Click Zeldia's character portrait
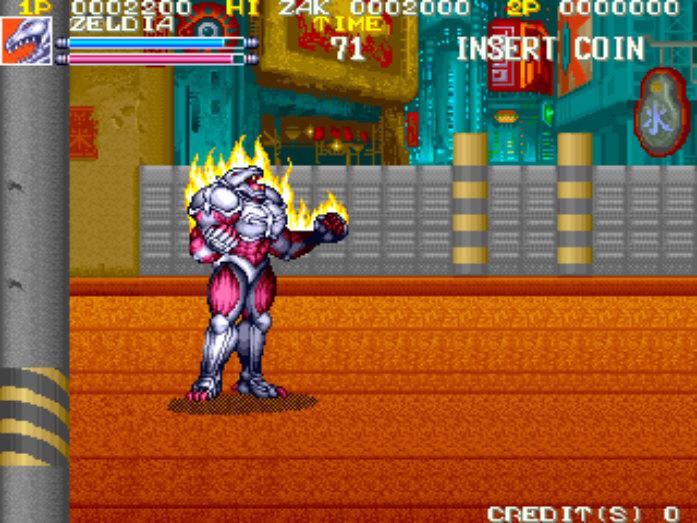The image size is (697, 523). (x=26, y=41)
